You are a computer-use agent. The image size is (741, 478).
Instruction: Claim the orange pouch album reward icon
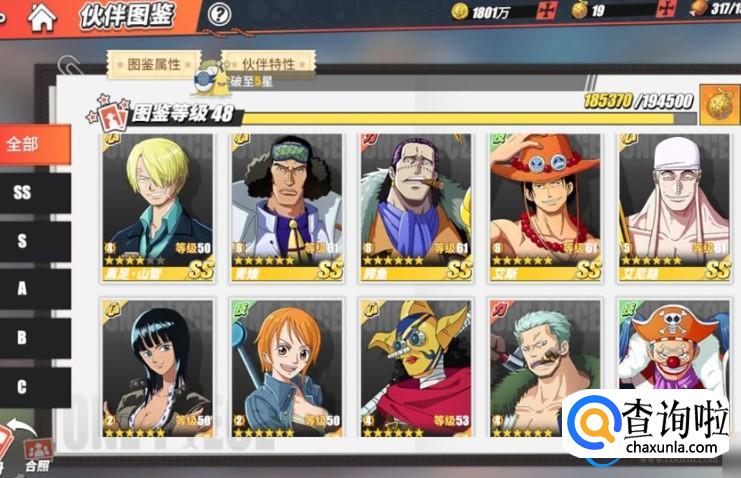pyautogui.click(x=715, y=103)
